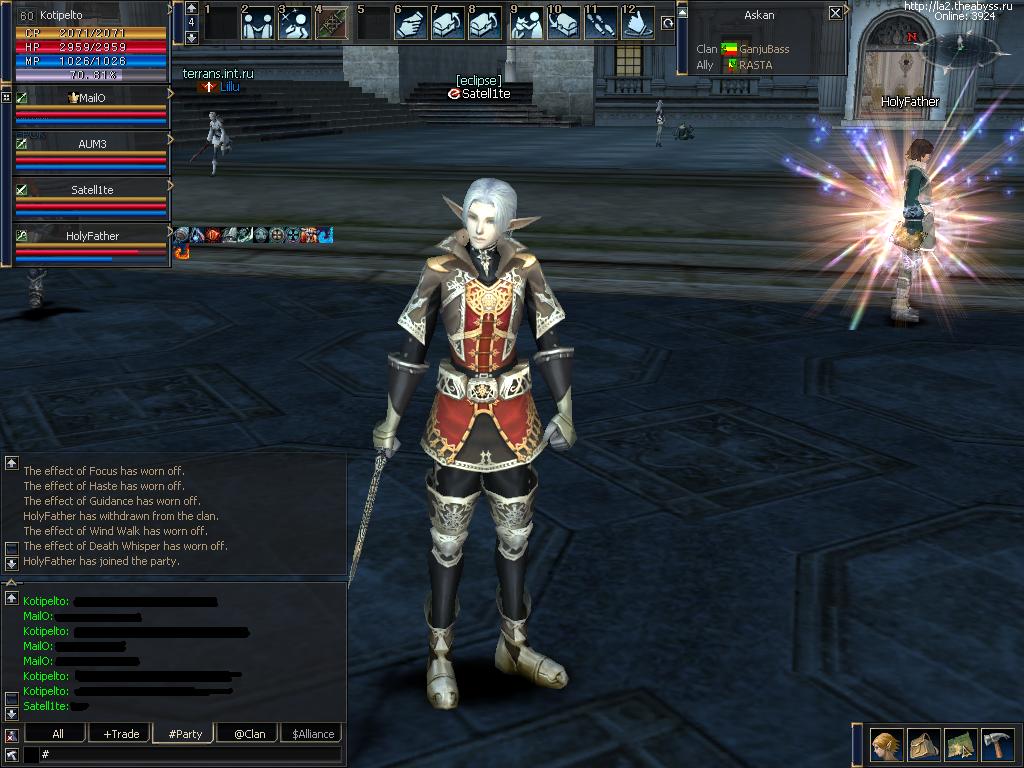The image size is (1024, 768).
Task: Activate the crossed-swords skill in slot 4
Action: [x=332, y=23]
